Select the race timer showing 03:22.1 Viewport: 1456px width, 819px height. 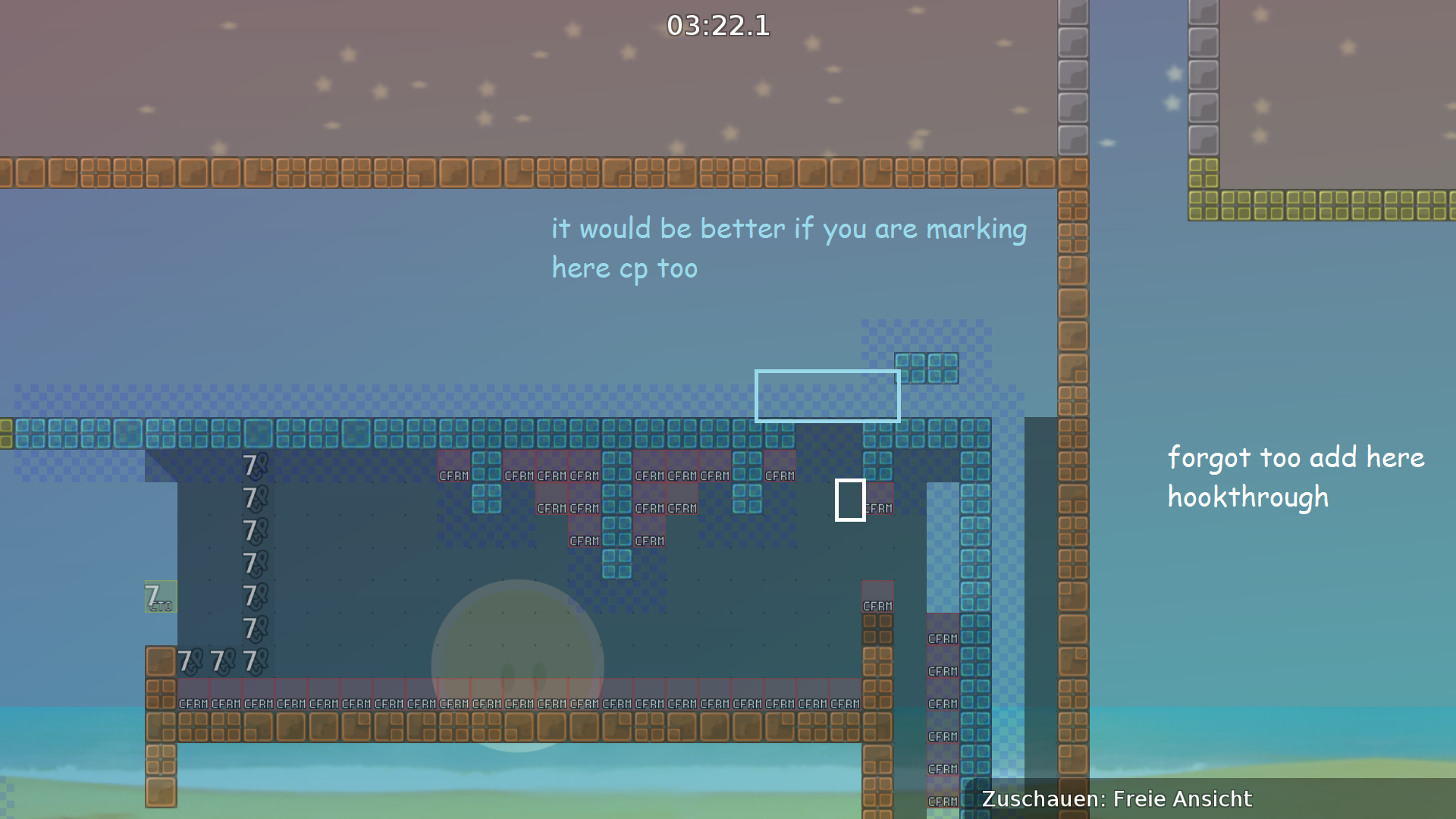tap(719, 26)
